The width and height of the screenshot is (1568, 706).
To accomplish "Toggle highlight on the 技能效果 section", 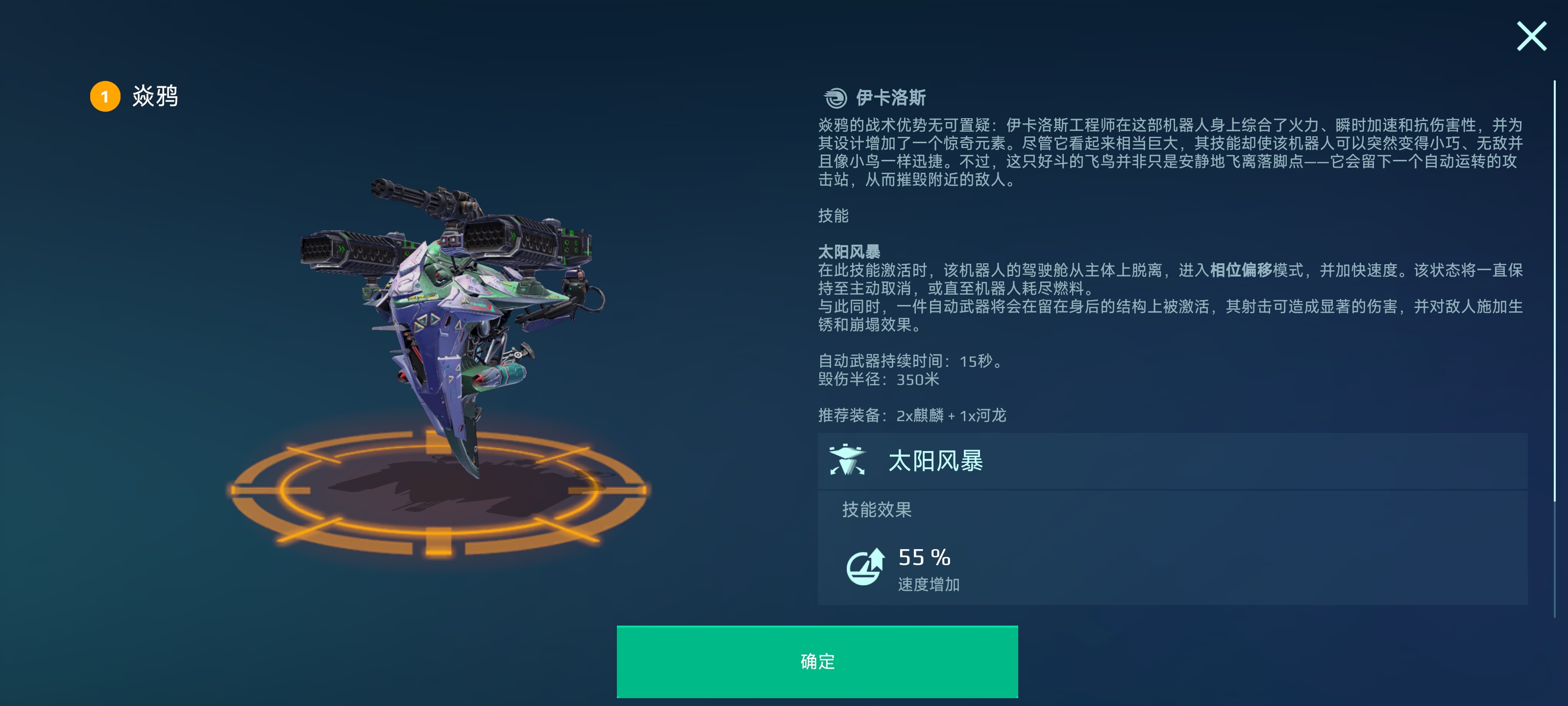I will (x=877, y=510).
